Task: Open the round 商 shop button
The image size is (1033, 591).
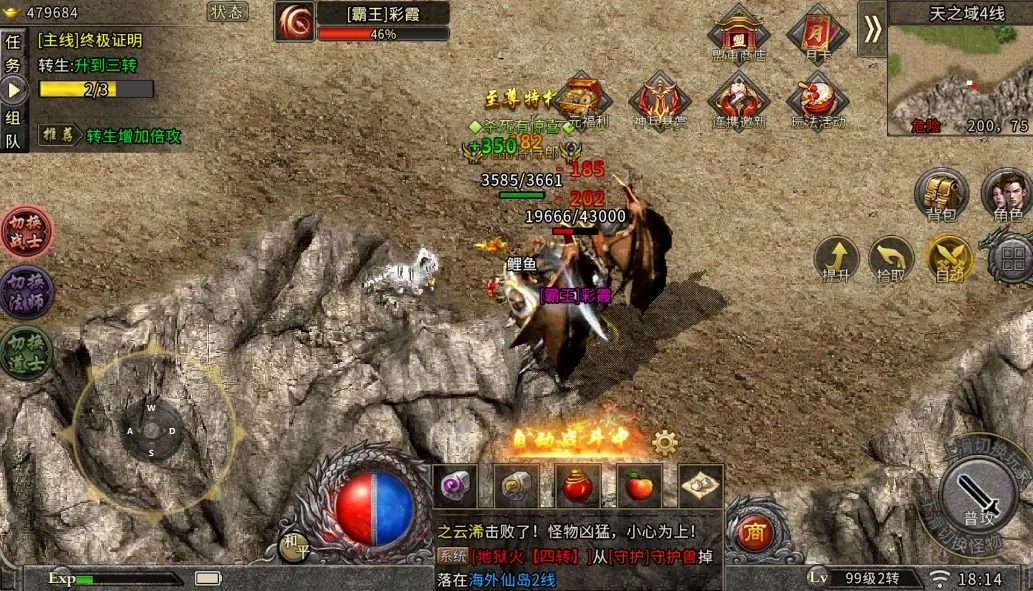Action: coord(753,533)
